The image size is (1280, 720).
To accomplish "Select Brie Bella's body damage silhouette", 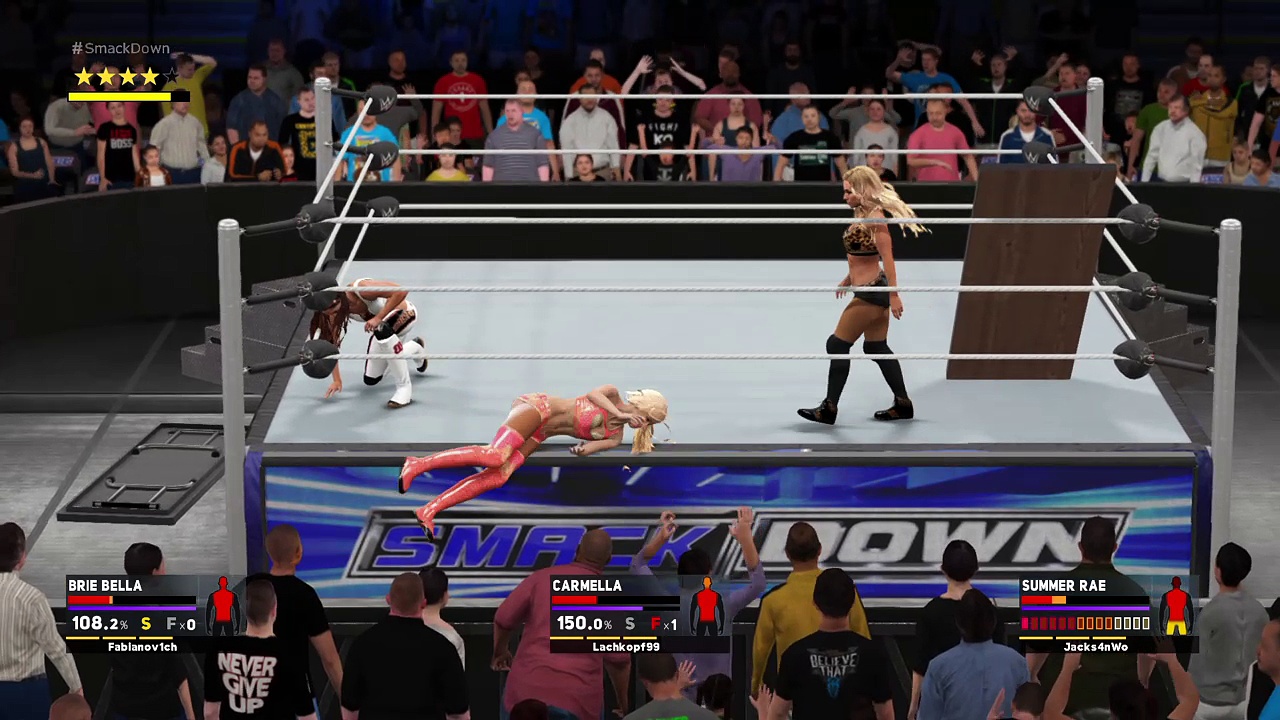I will click(223, 605).
